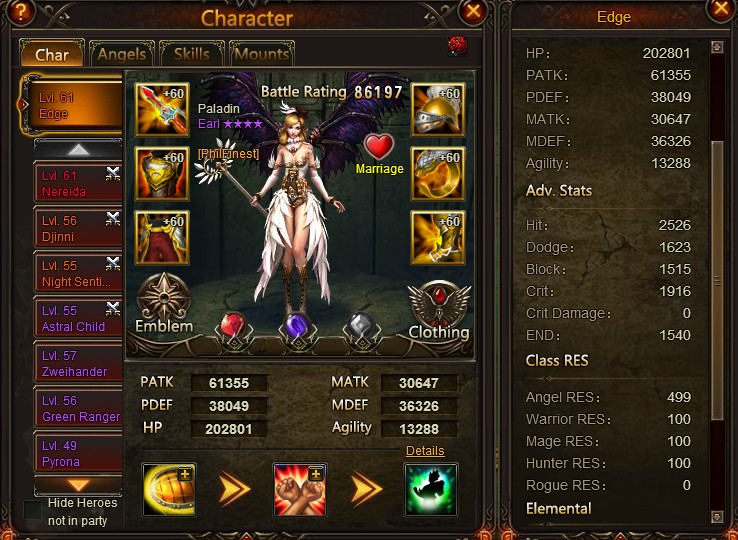Click the red gem socket
This screenshot has height=540, width=738.
coord(232,328)
